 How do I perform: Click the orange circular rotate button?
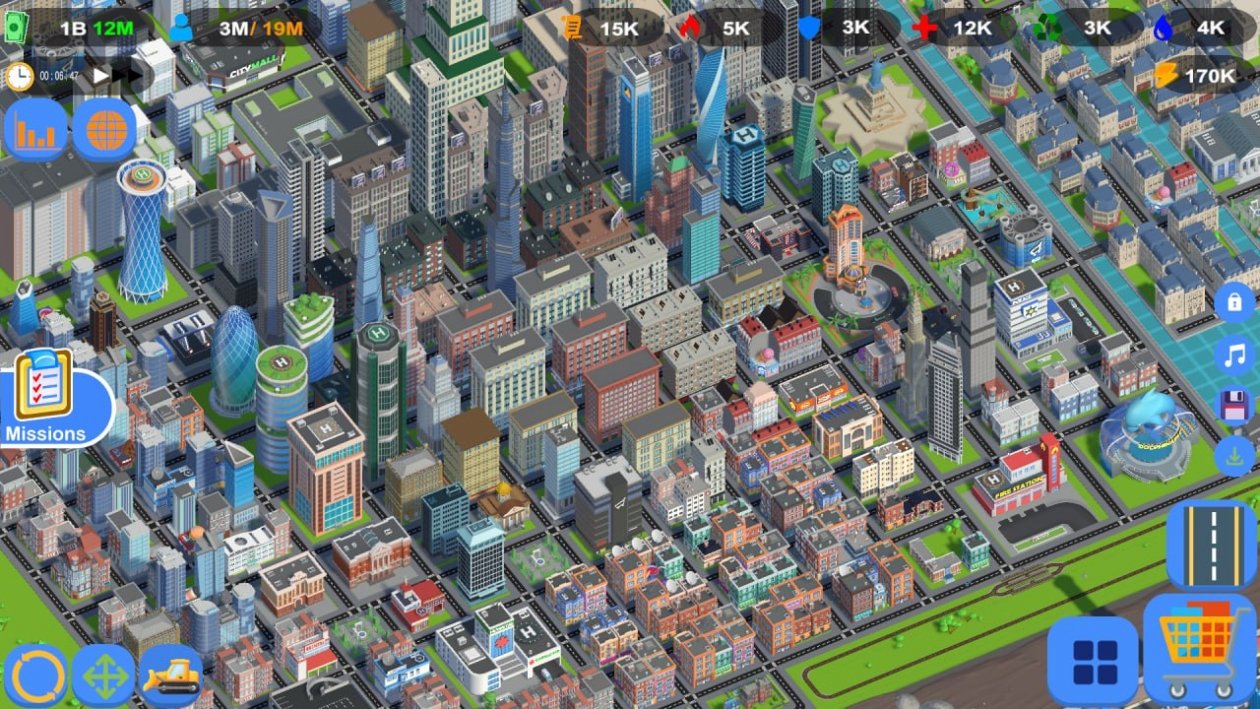36,675
